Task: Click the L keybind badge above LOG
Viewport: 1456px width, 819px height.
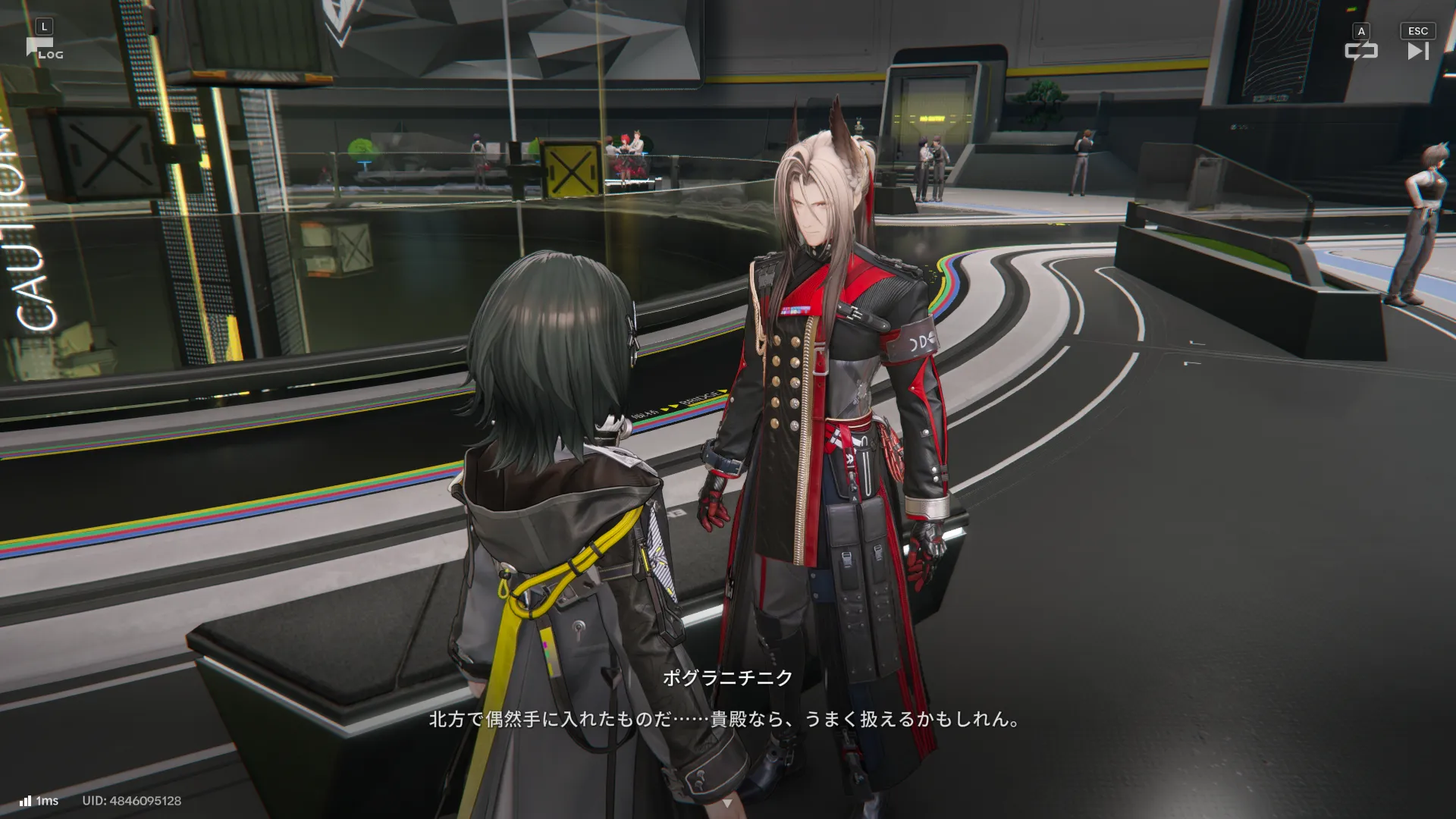Action: tap(45, 25)
